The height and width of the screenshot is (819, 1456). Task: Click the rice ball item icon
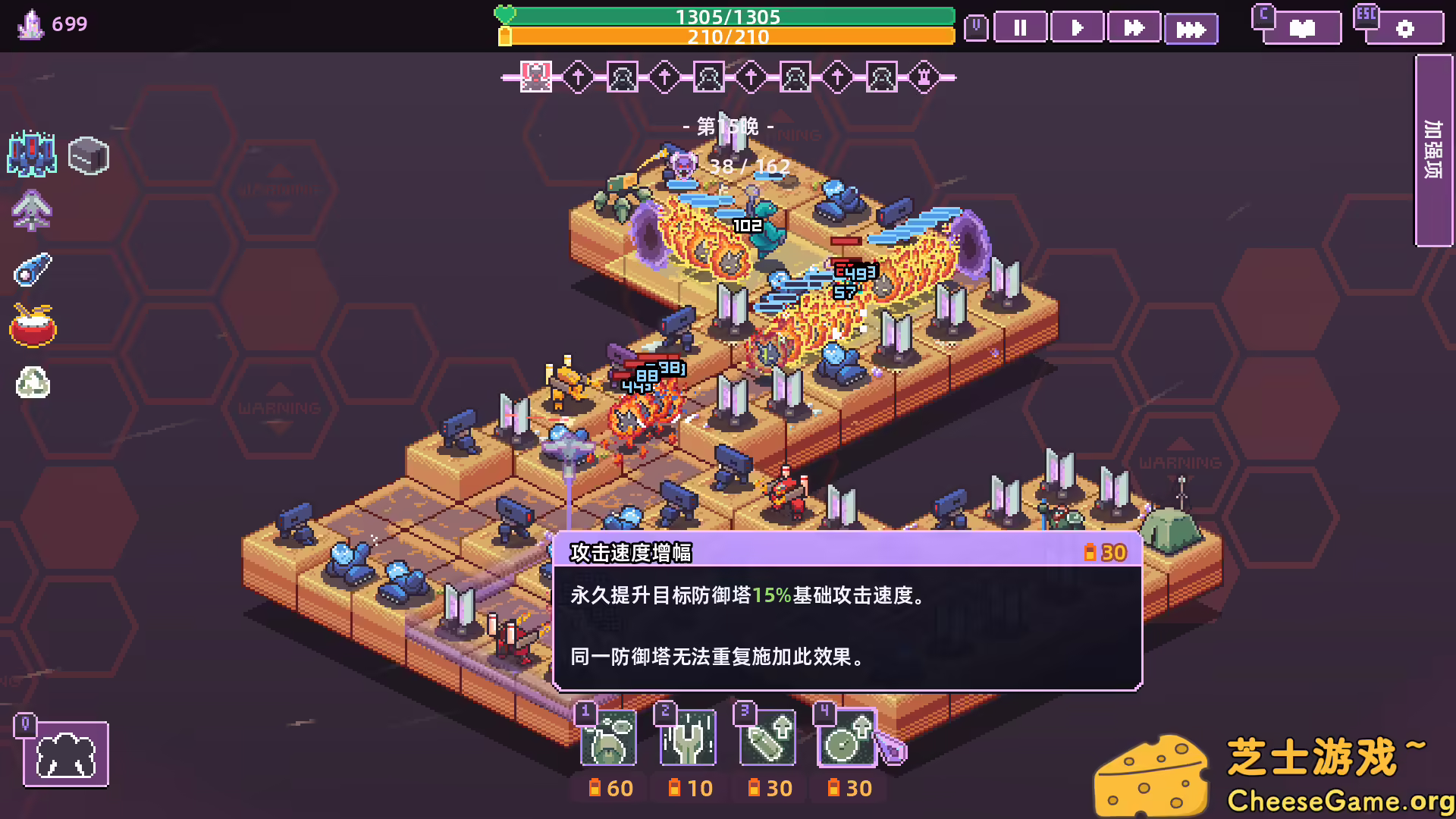click(x=32, y=383)
